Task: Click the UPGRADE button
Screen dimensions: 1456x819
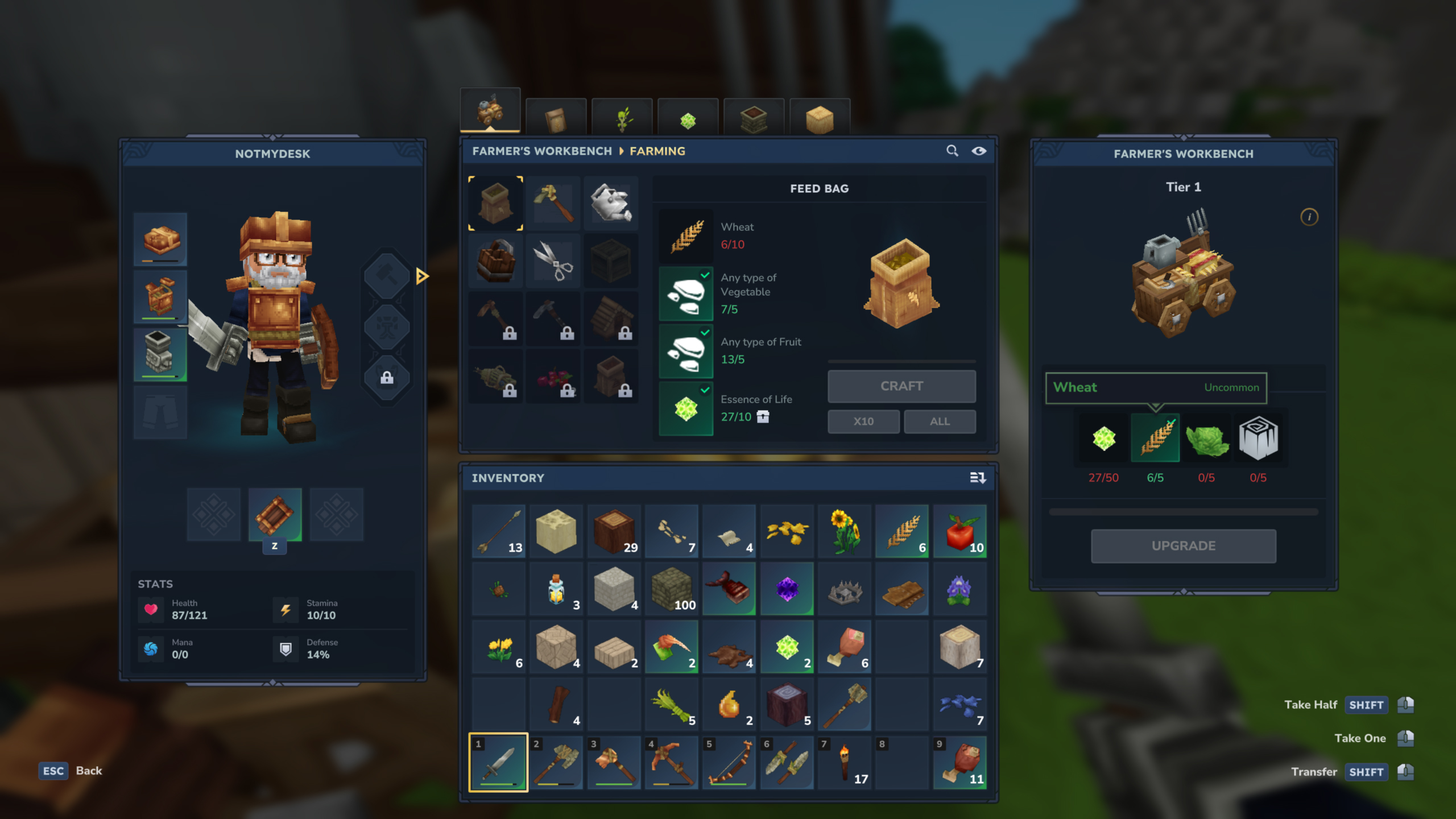Action: coord(1183,545)
